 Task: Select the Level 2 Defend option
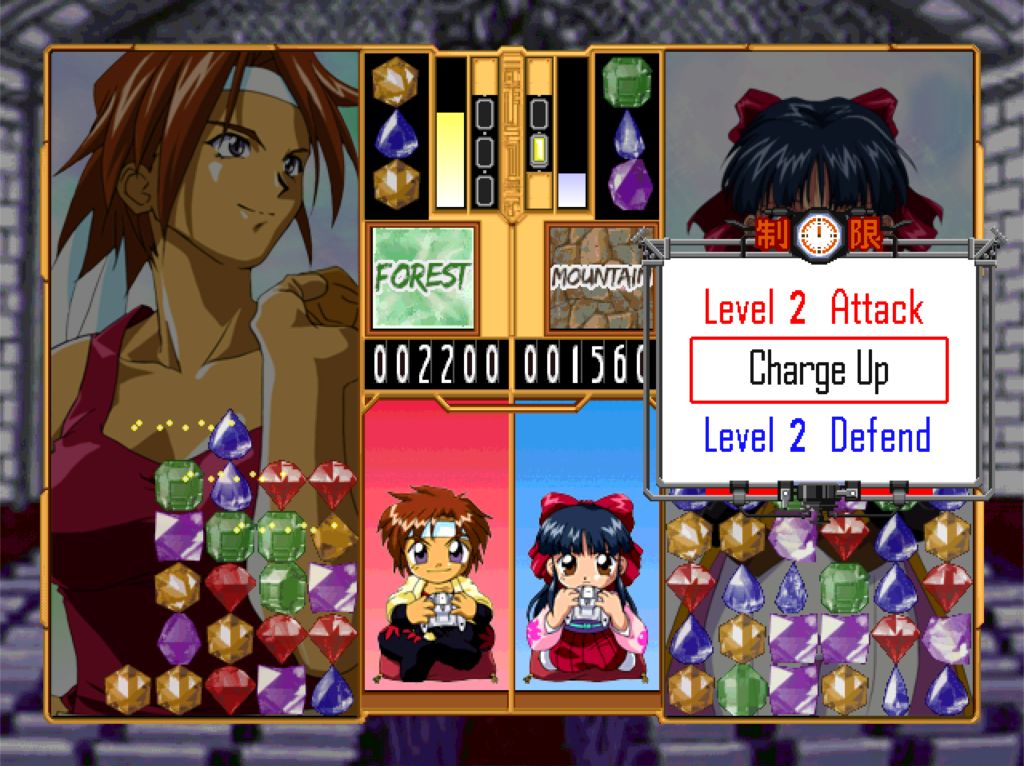817,437
